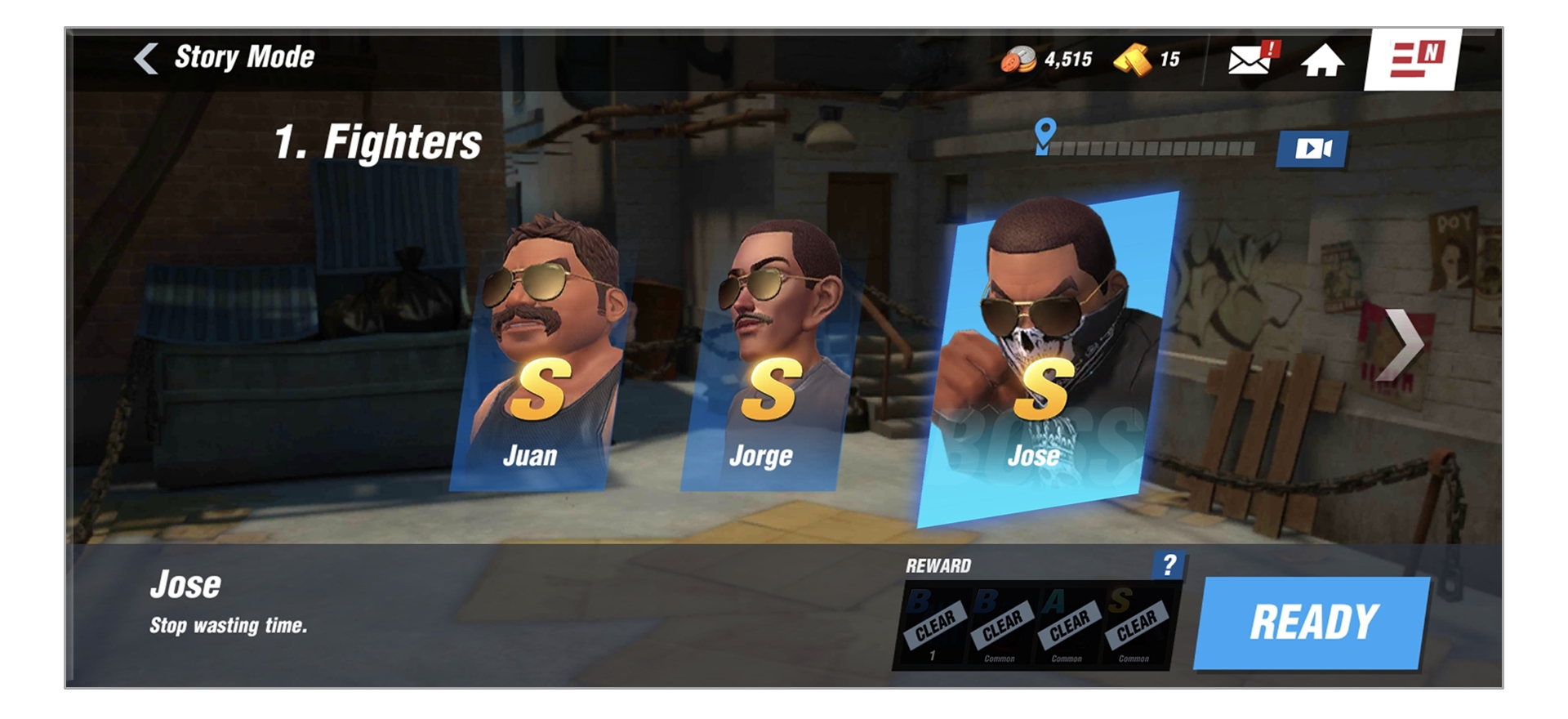This screenshot has width=1568, height=719.
Task: Open the mail inbox with notification
Action: click(x=1248, y=60)
